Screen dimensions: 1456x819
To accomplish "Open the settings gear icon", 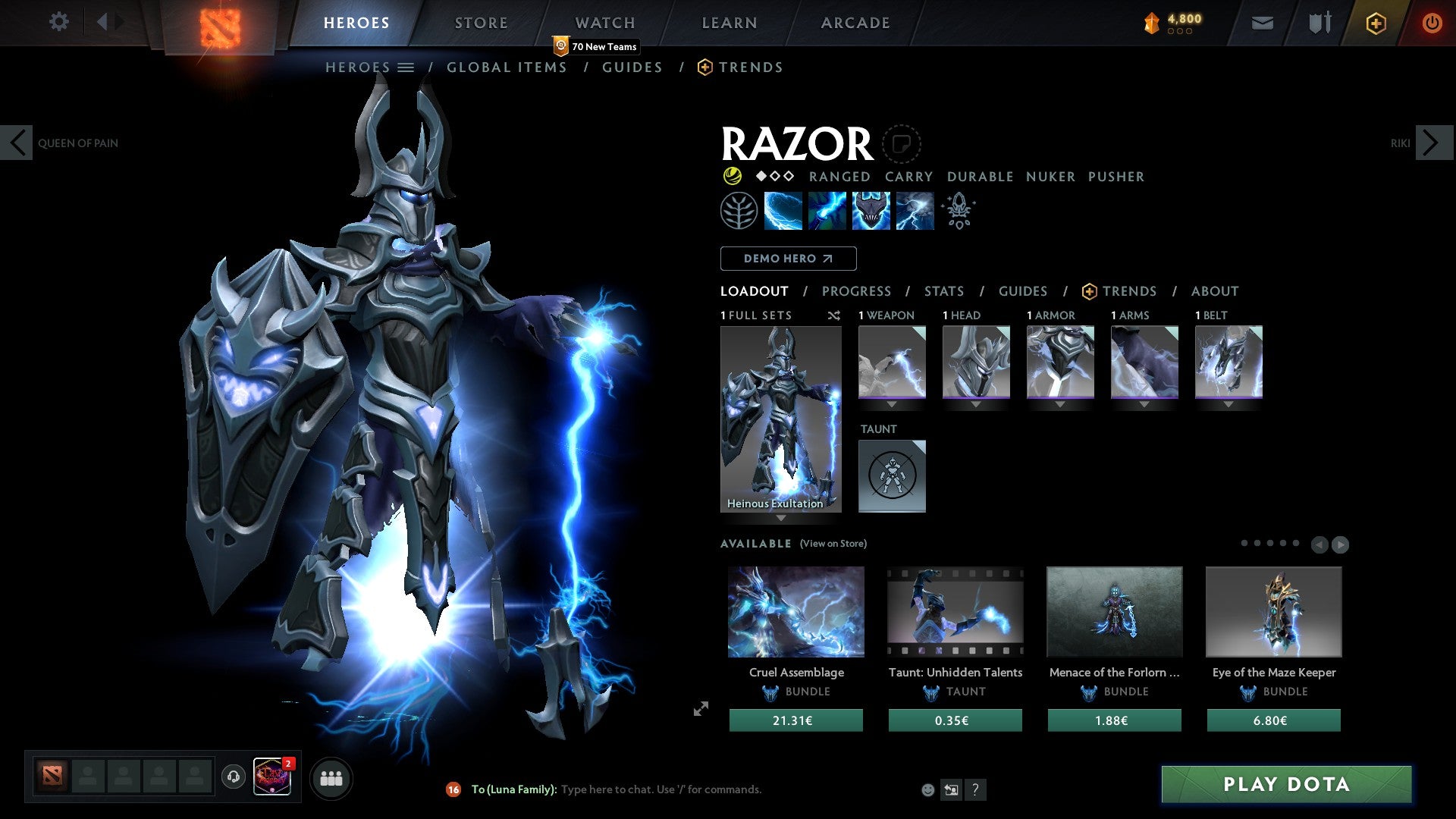I will [59, 21].
